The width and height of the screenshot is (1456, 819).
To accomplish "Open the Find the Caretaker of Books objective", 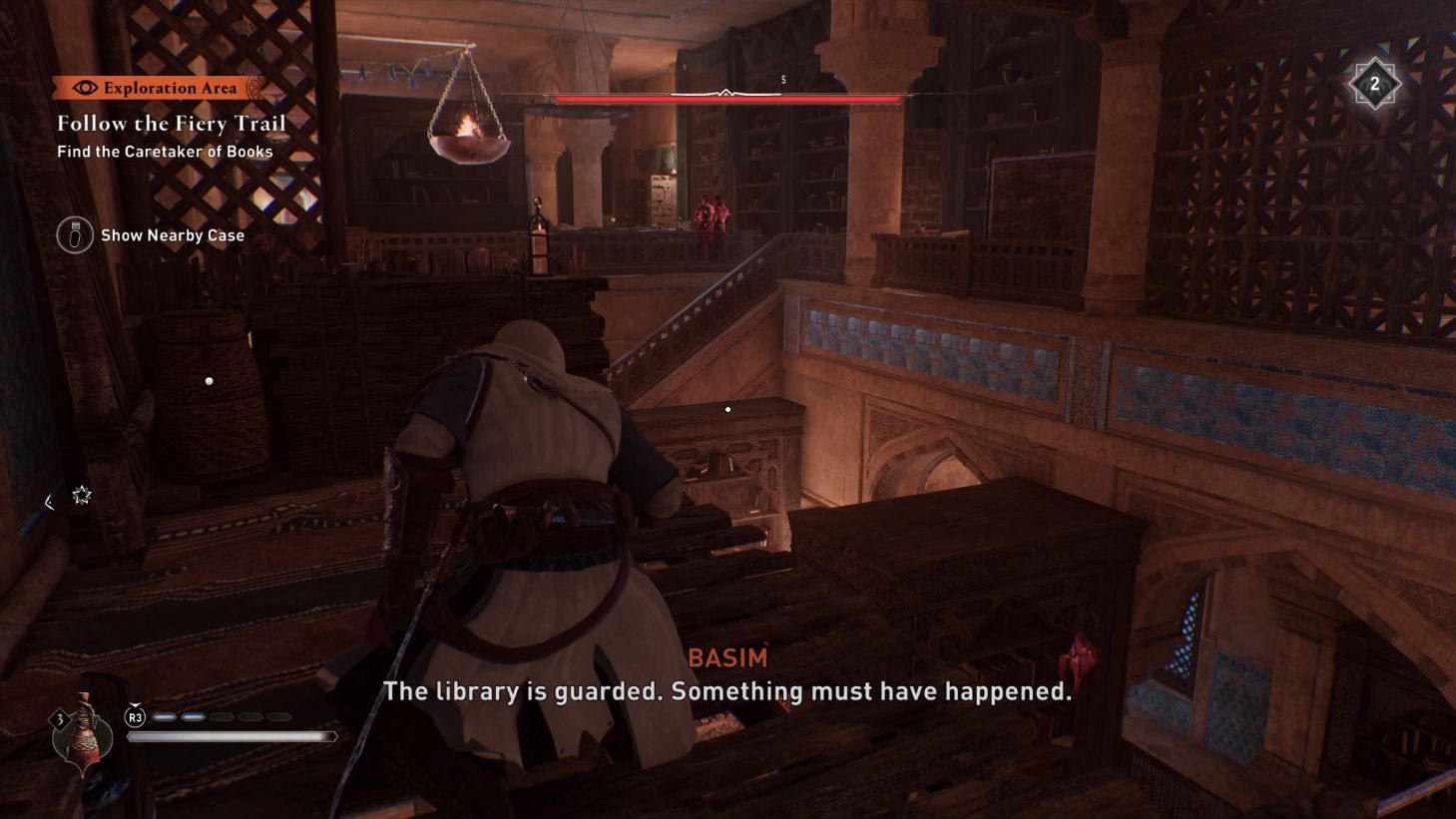I will (x=164, y=152).
